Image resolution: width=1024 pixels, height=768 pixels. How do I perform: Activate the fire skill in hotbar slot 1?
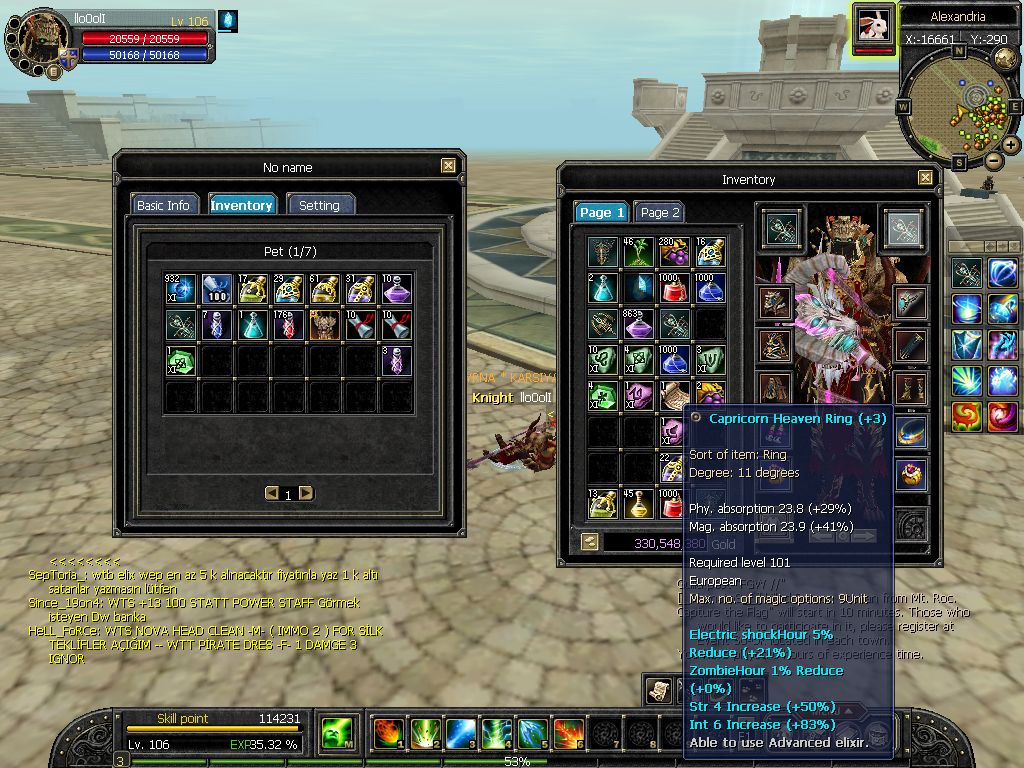388,734
